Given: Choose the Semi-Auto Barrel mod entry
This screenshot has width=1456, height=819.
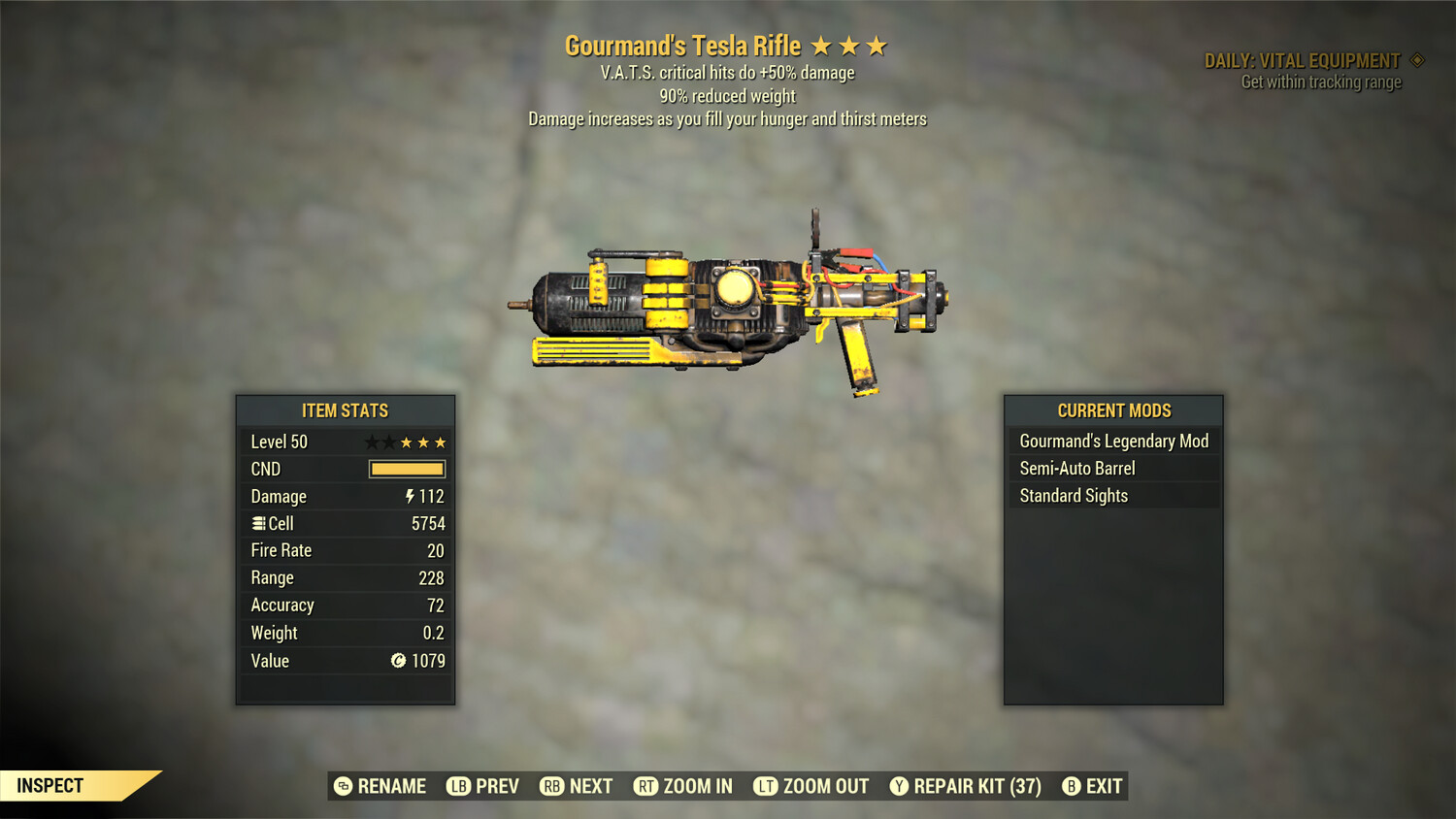Looking at the screenshot, I should 1076,468.
